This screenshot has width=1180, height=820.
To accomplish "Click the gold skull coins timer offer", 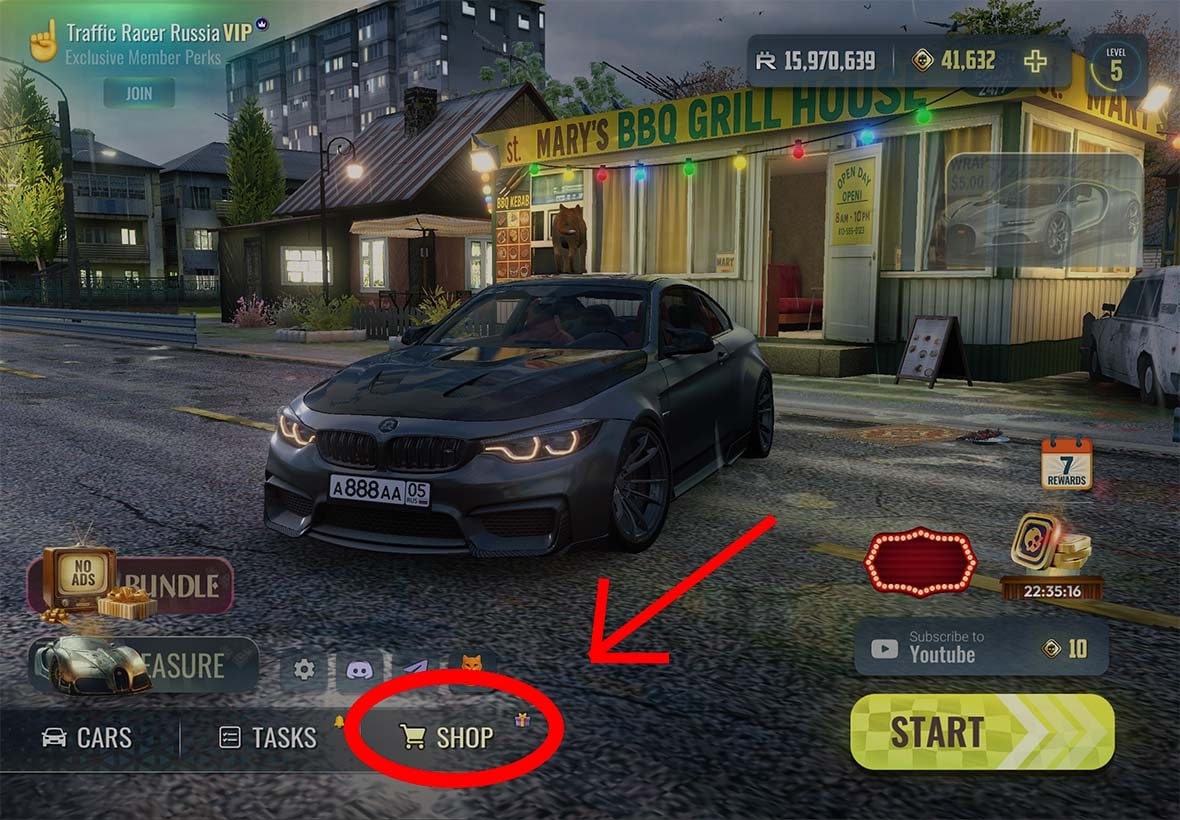I will coord(1051,556).
